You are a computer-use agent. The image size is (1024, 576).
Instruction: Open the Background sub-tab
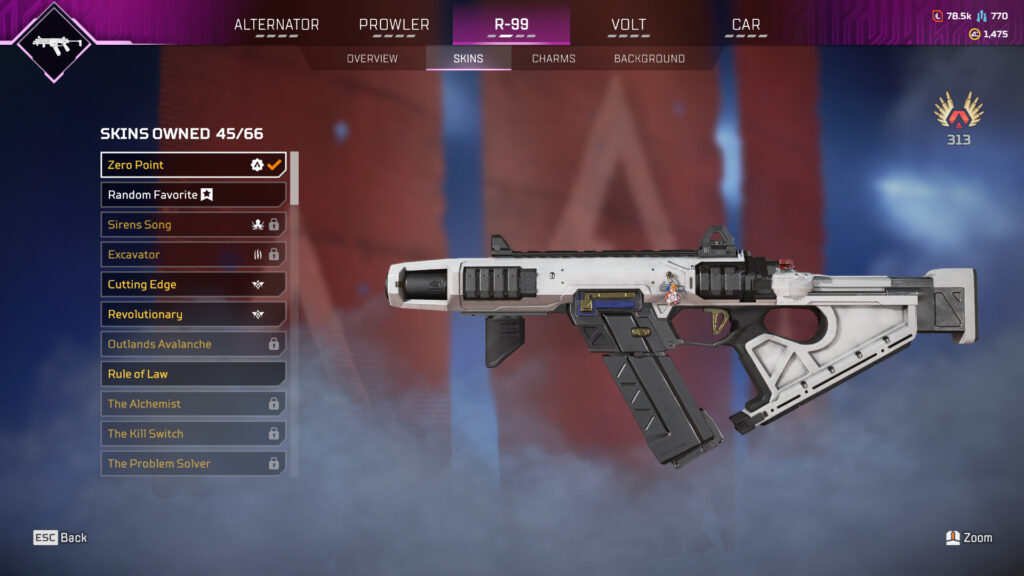coord(649,59)
